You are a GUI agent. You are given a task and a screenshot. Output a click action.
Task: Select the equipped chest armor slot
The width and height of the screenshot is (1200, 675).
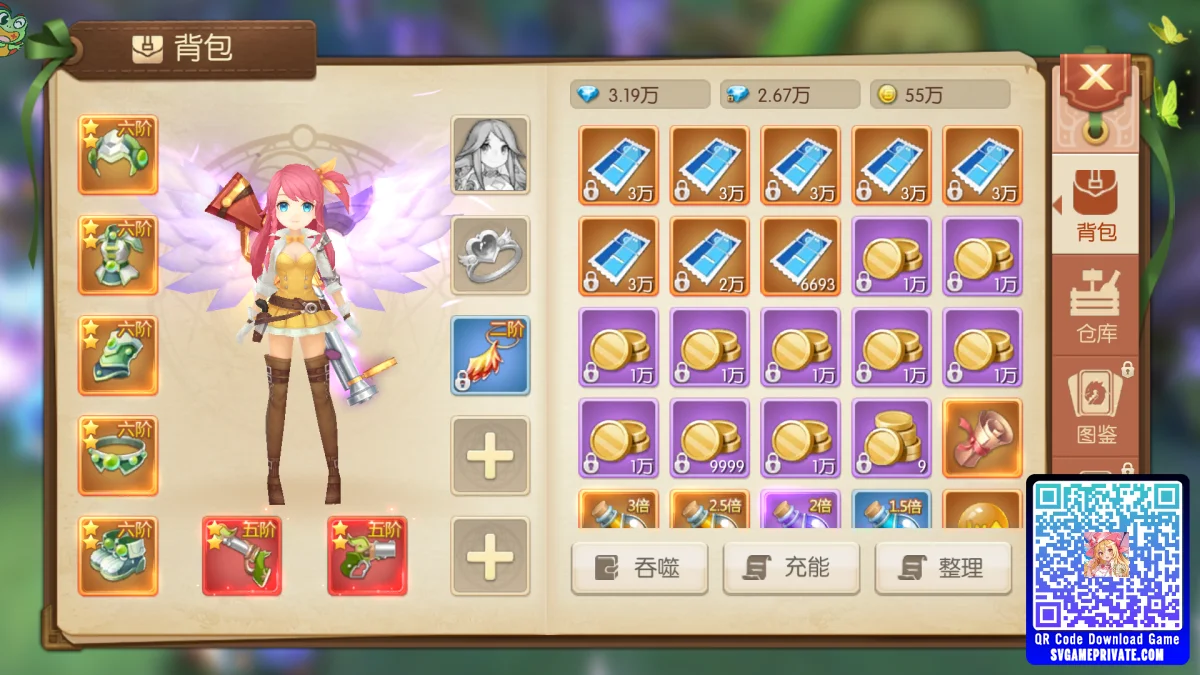pos(118,255)
